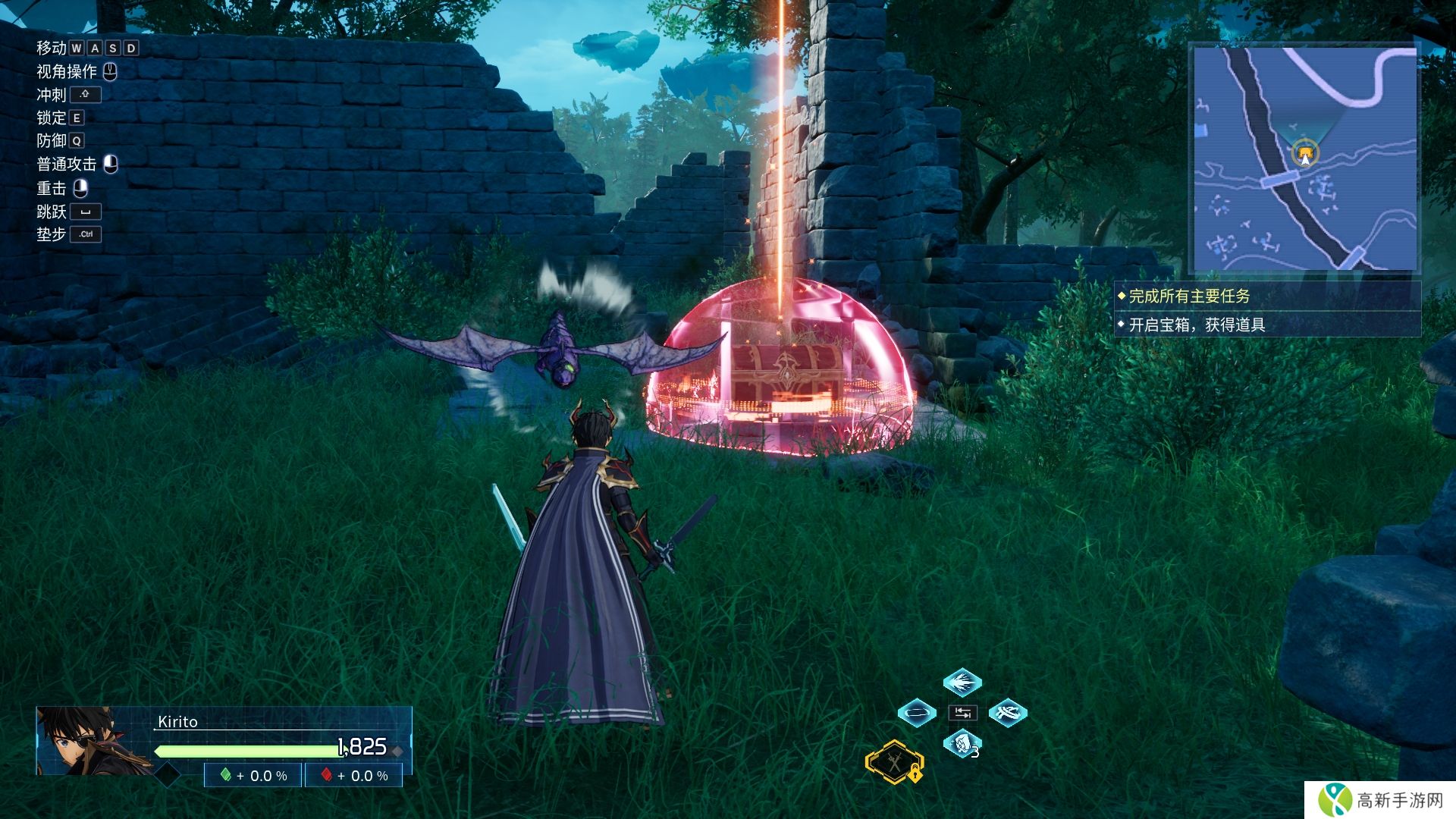Click the skill palette swap arrows icon
The image size is (1456, 819).
tap(962, 713)
